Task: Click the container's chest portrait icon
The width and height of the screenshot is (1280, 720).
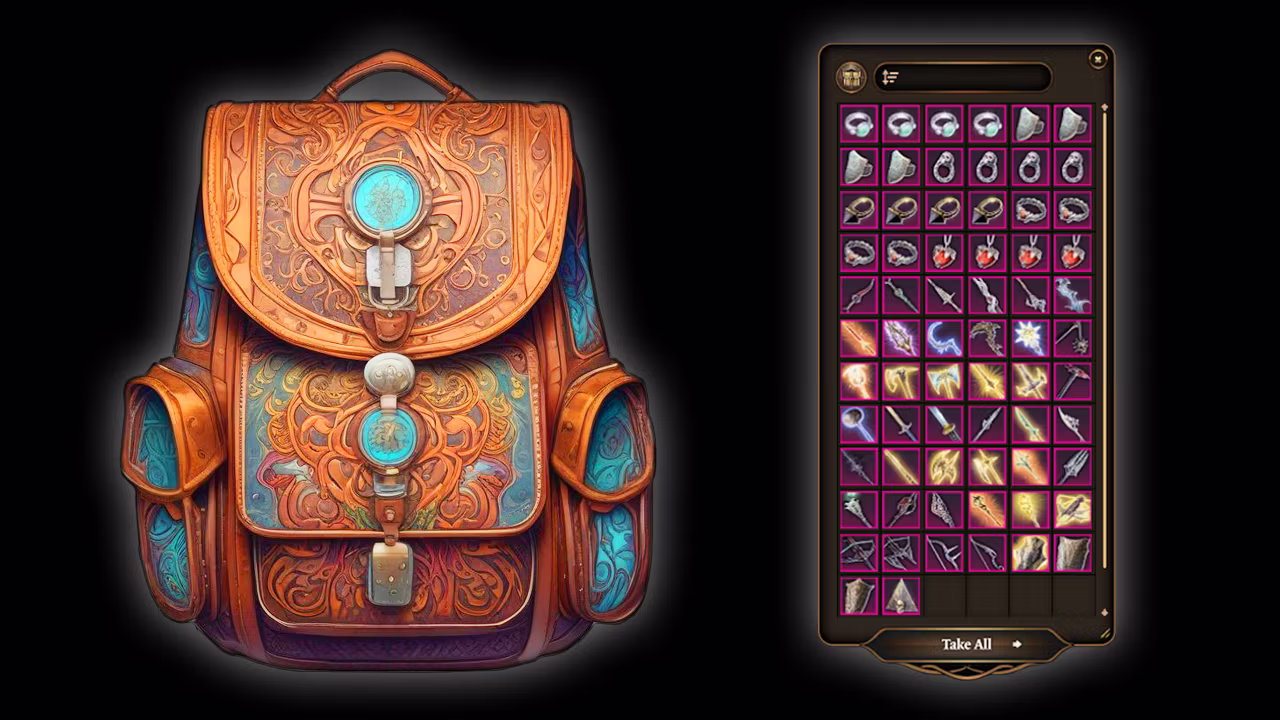Action: pos(852,77)
